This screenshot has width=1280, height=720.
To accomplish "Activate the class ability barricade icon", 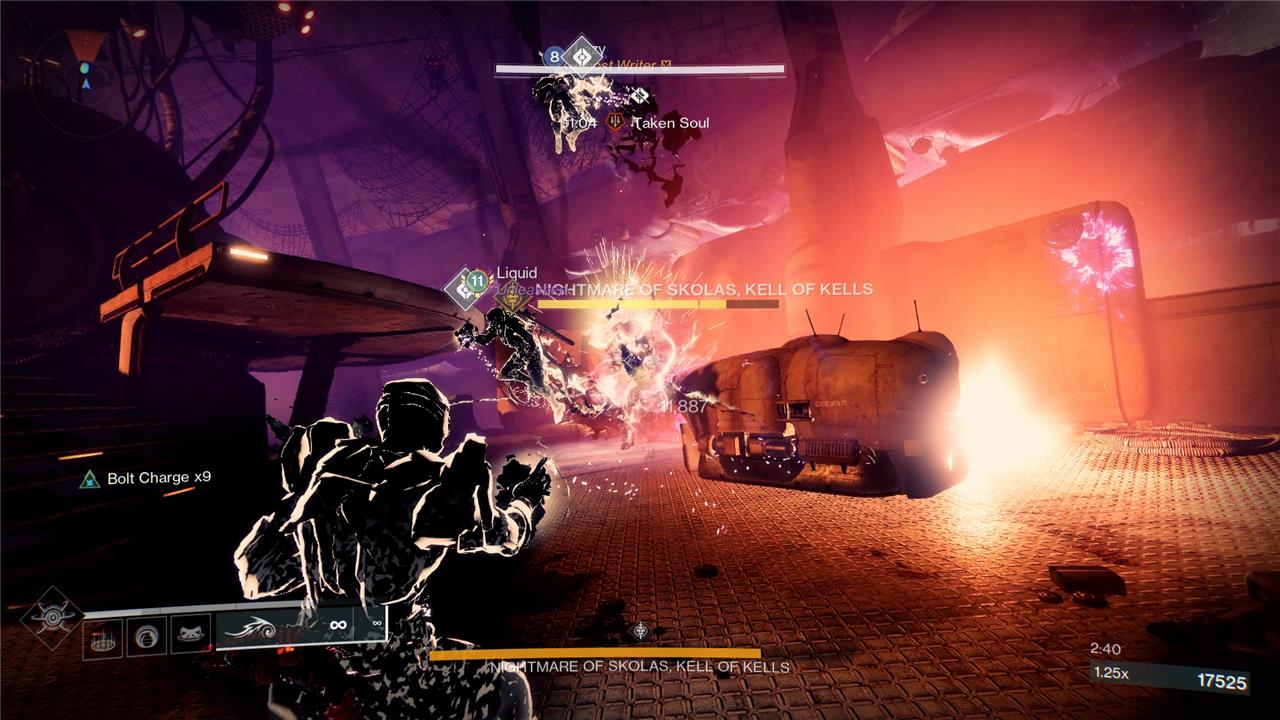I will point(103,637).
